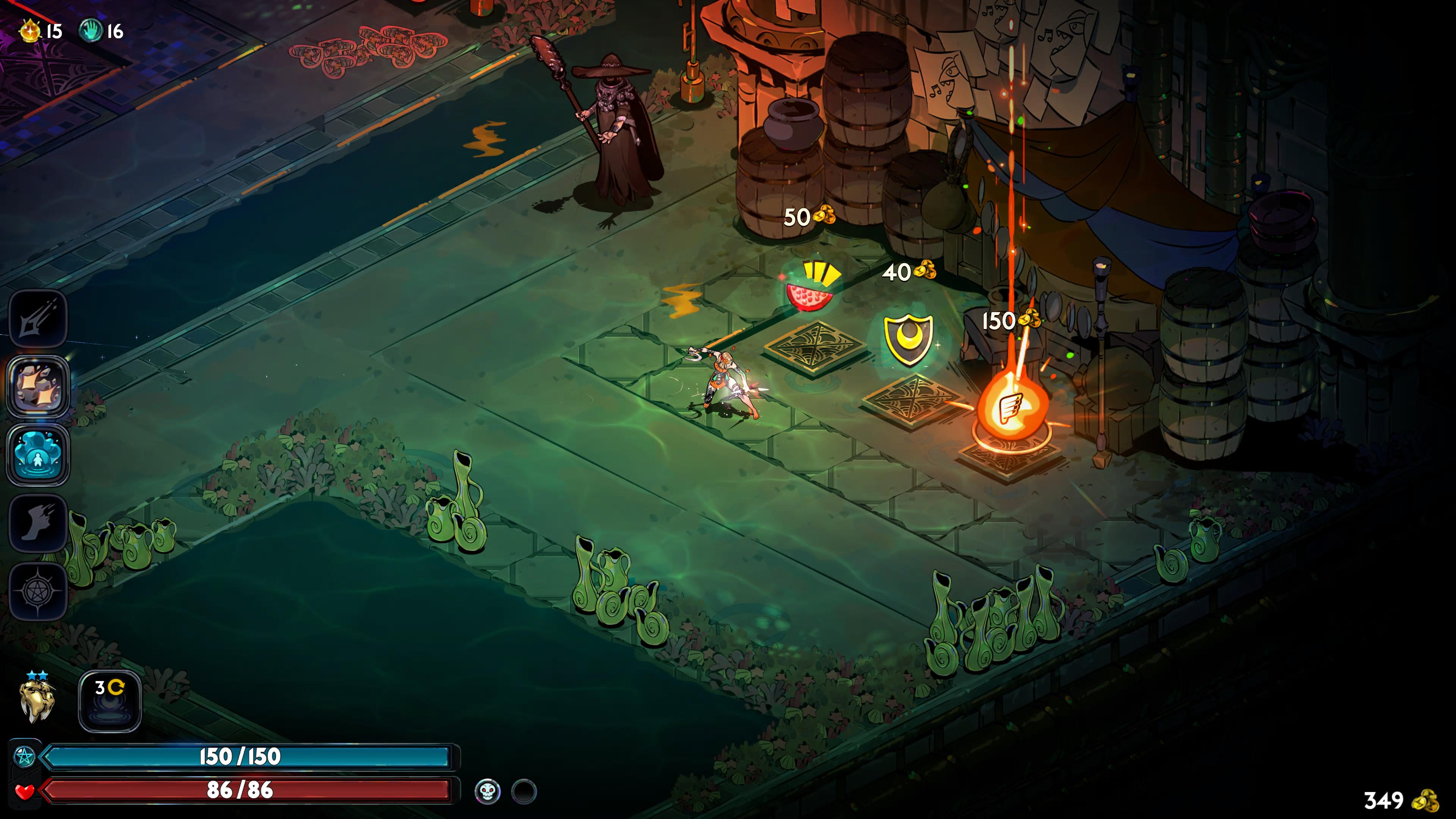Click the Special boon with glowing rocks
Screen dimensions: 1456x819
click(x=38, y=387)
